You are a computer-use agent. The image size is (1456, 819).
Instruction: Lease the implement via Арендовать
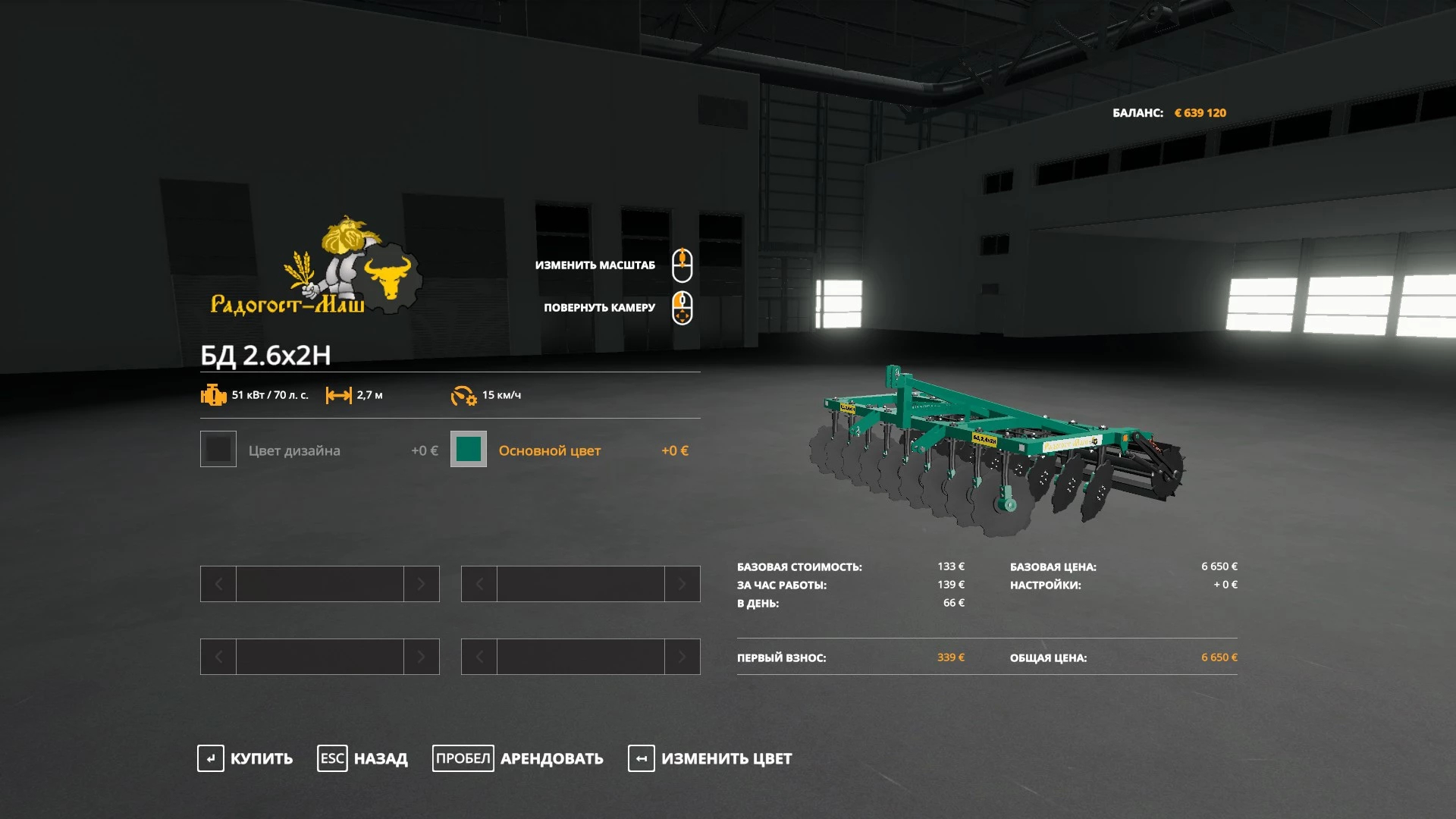[518, 758]
